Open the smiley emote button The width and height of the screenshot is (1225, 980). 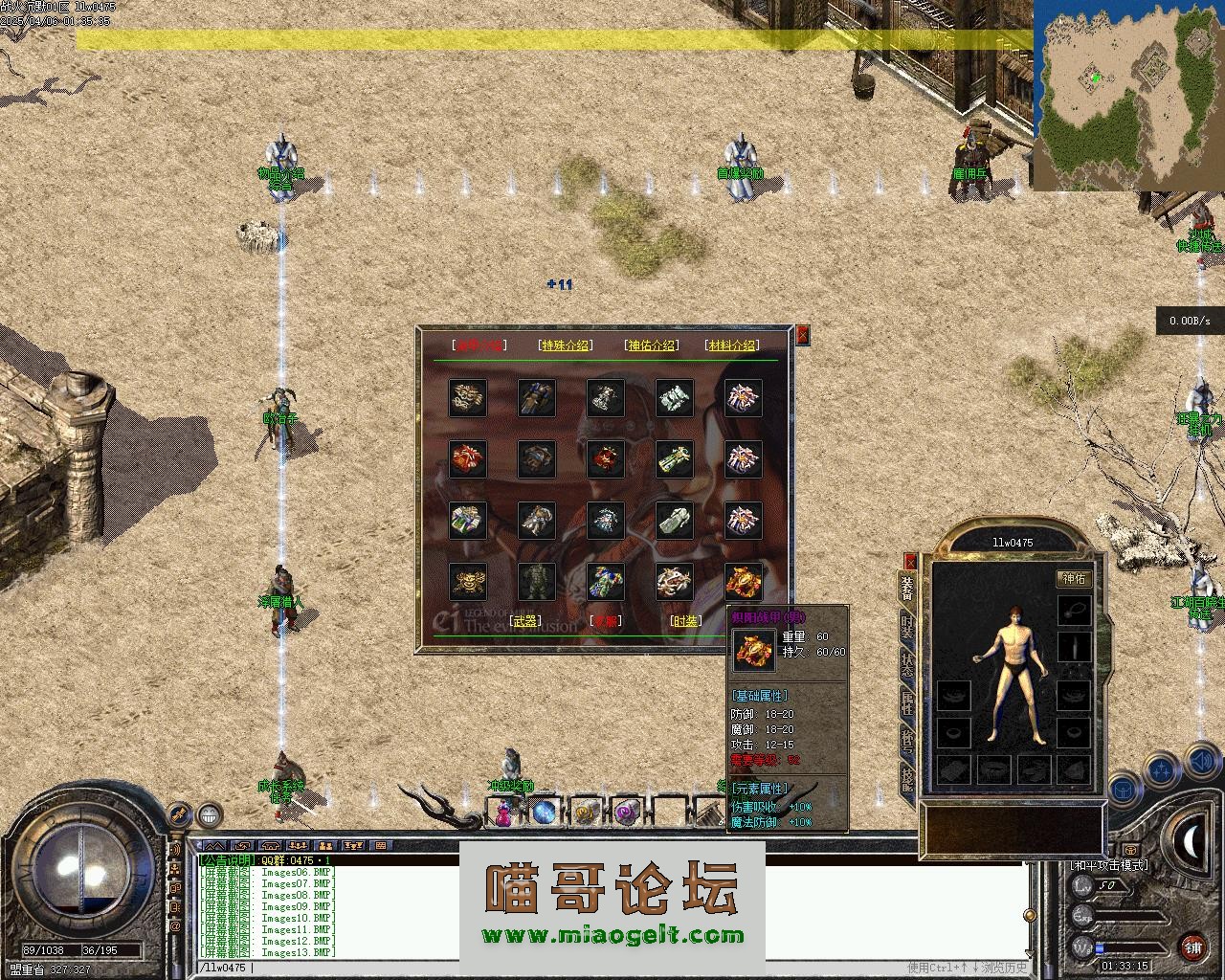[210, 815]
